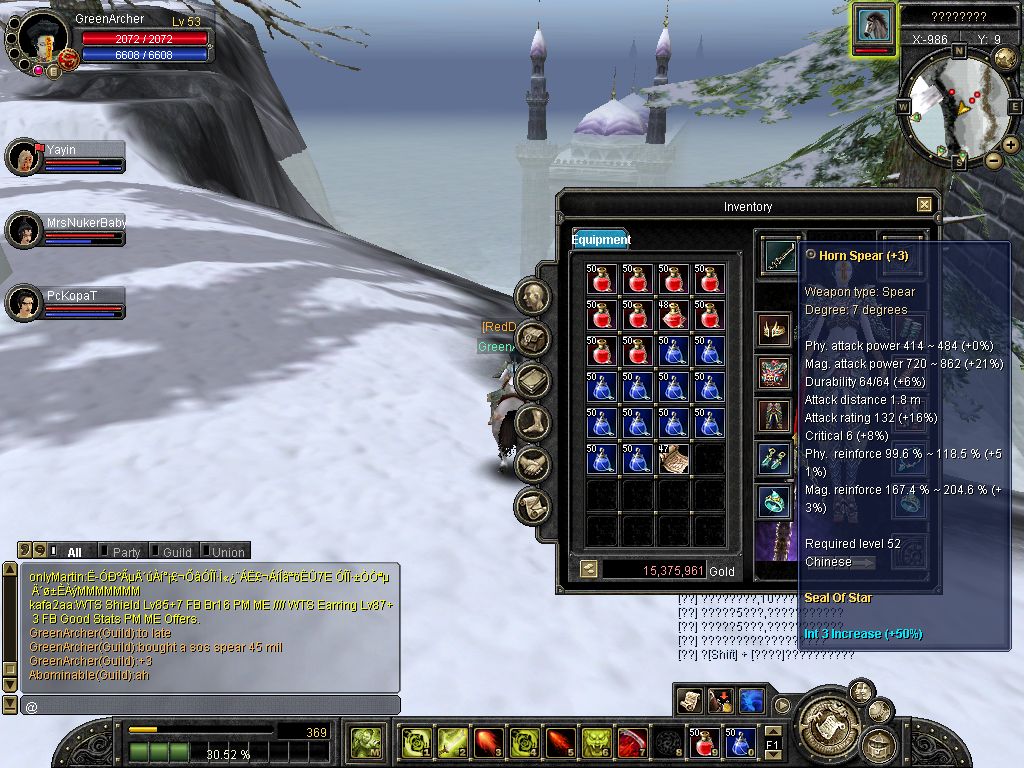
Task: Open the handshake side button
Action: point(533,464)
